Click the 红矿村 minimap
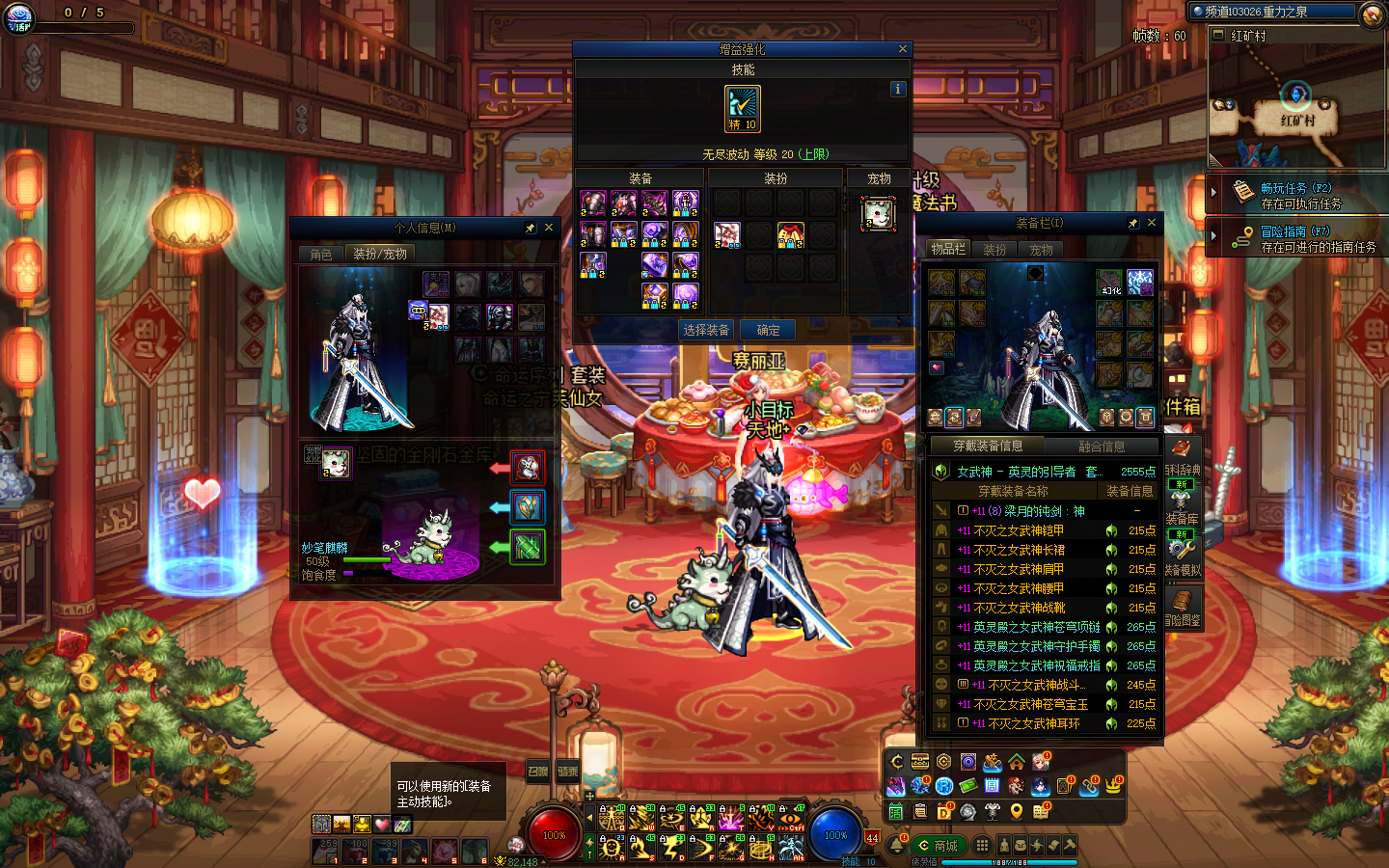1389x868 pixels. (1296, 104)
